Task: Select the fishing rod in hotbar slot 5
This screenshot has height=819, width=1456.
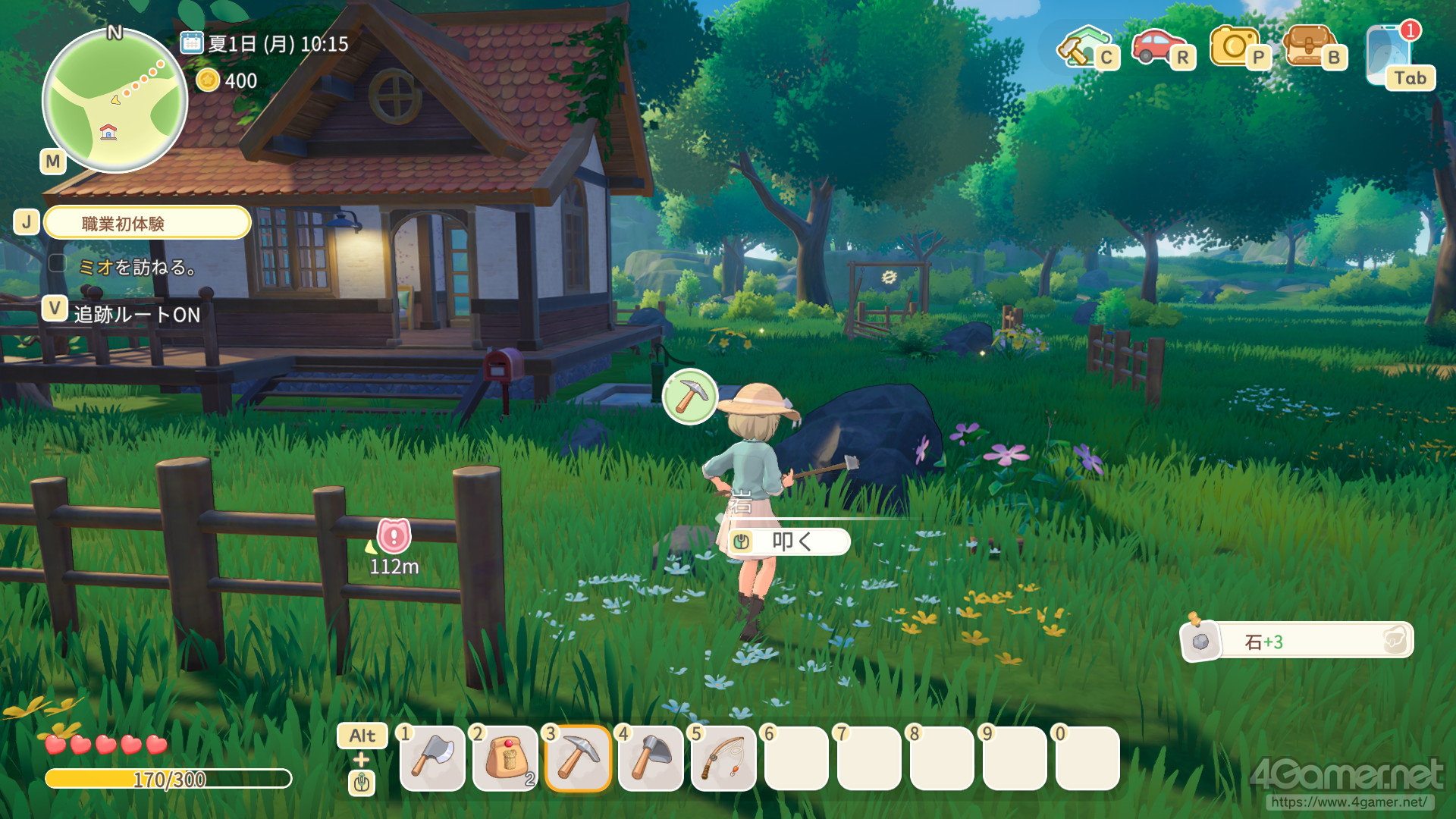Action: (x=723, y=758)
